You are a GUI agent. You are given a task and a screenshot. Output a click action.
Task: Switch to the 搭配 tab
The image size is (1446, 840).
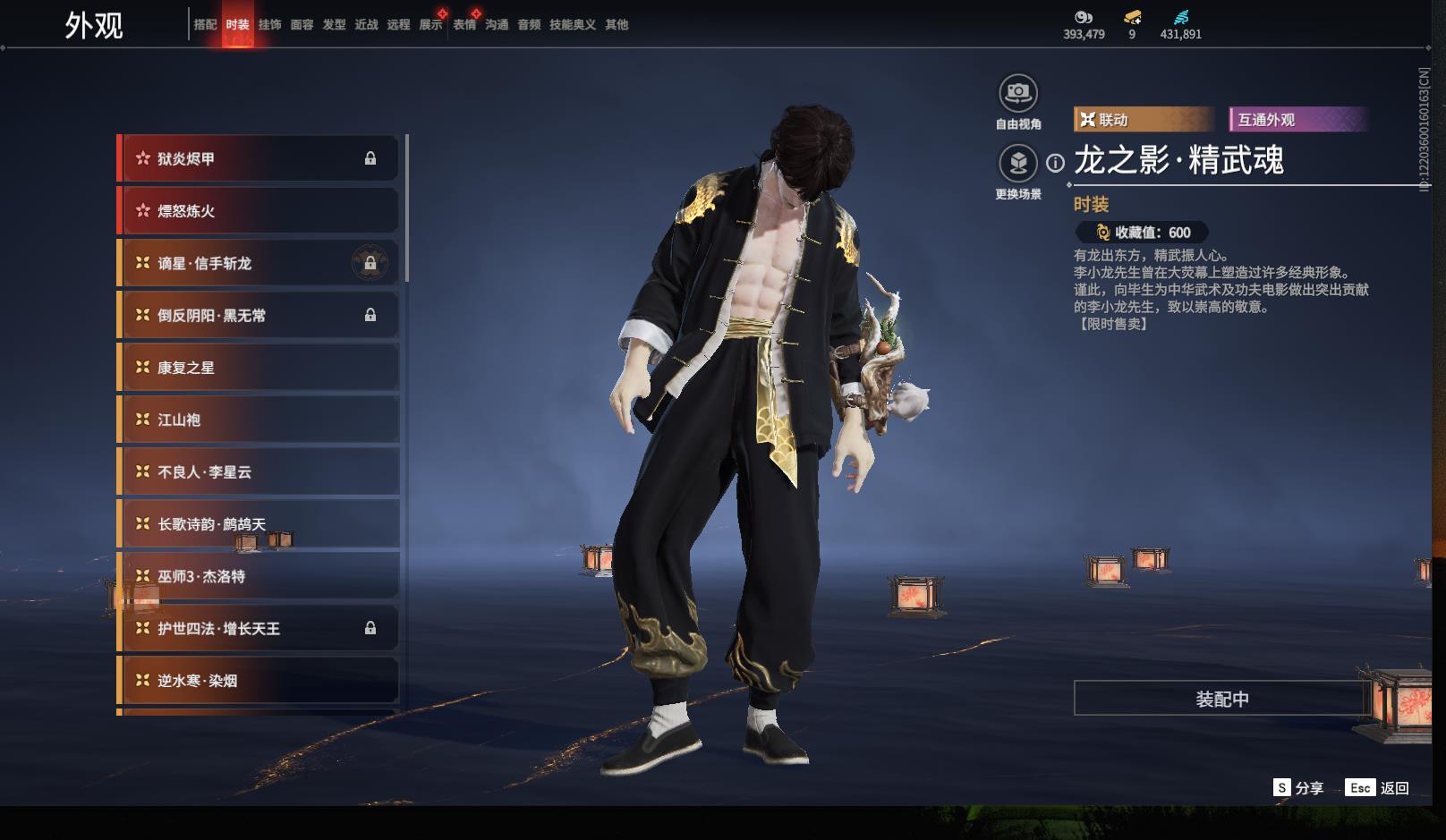point(205,25)
